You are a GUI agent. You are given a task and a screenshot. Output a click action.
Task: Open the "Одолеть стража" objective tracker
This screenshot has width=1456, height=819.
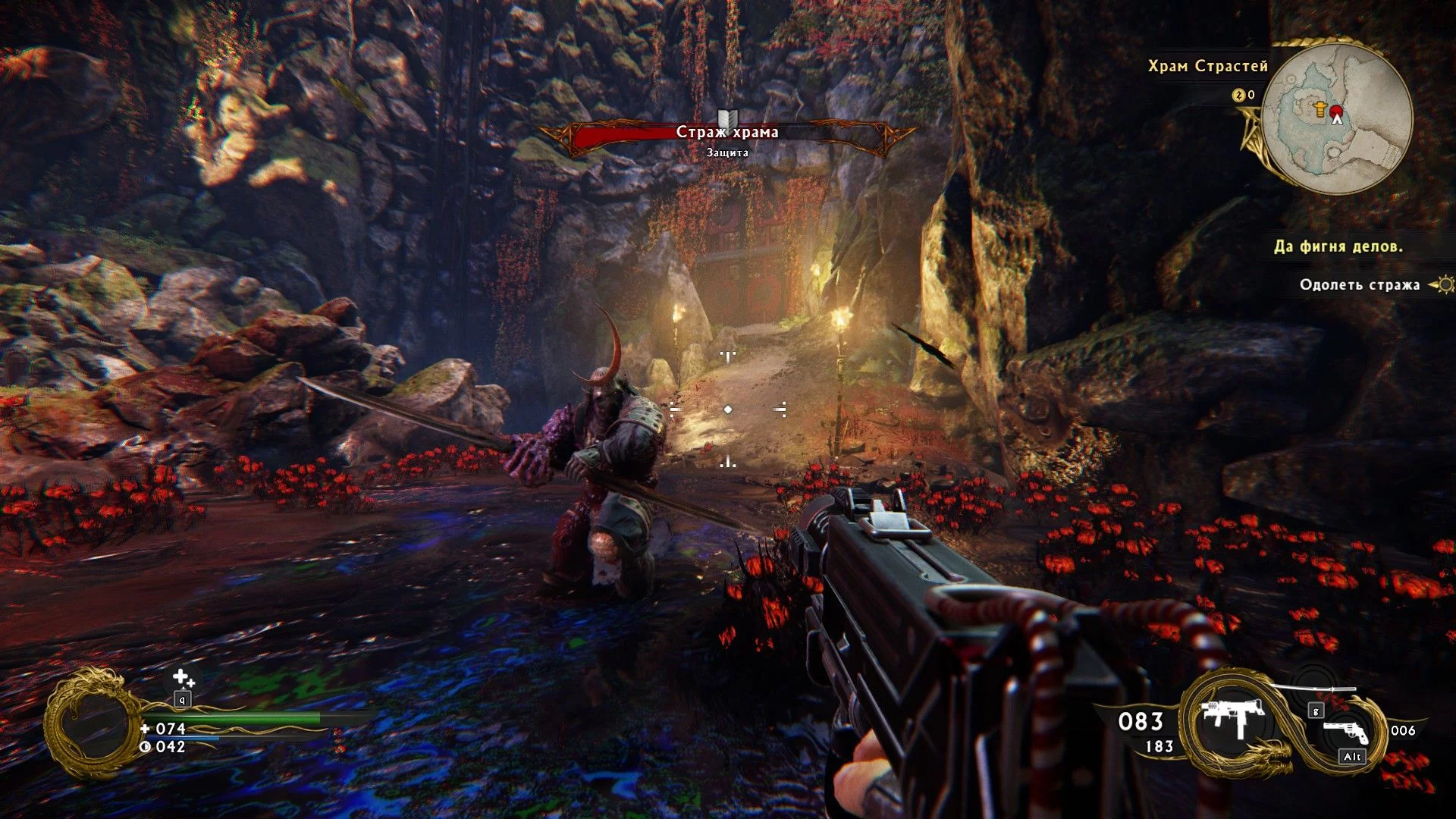1360,285
